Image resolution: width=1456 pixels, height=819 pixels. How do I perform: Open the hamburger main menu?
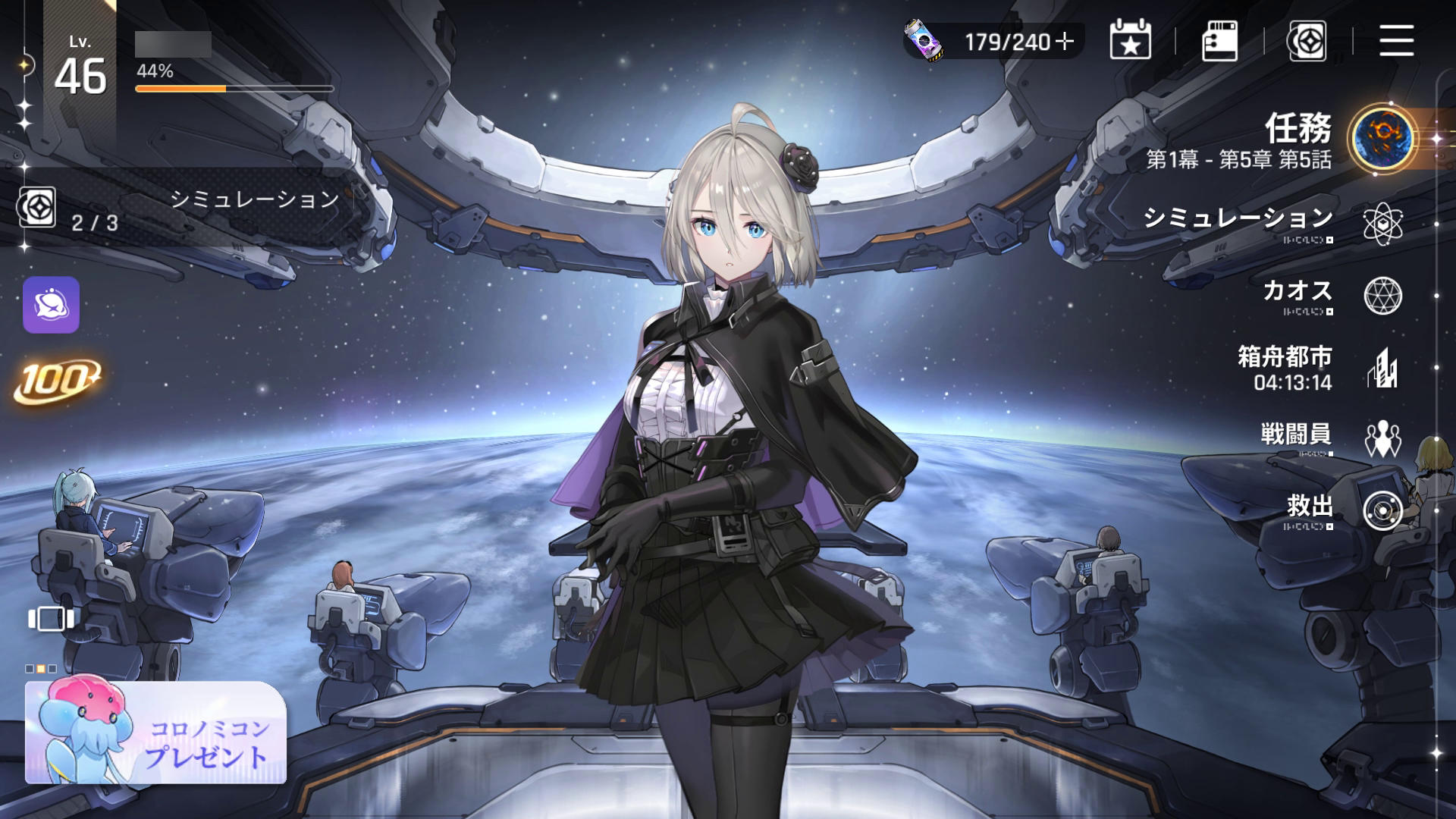pos(1396,41)
